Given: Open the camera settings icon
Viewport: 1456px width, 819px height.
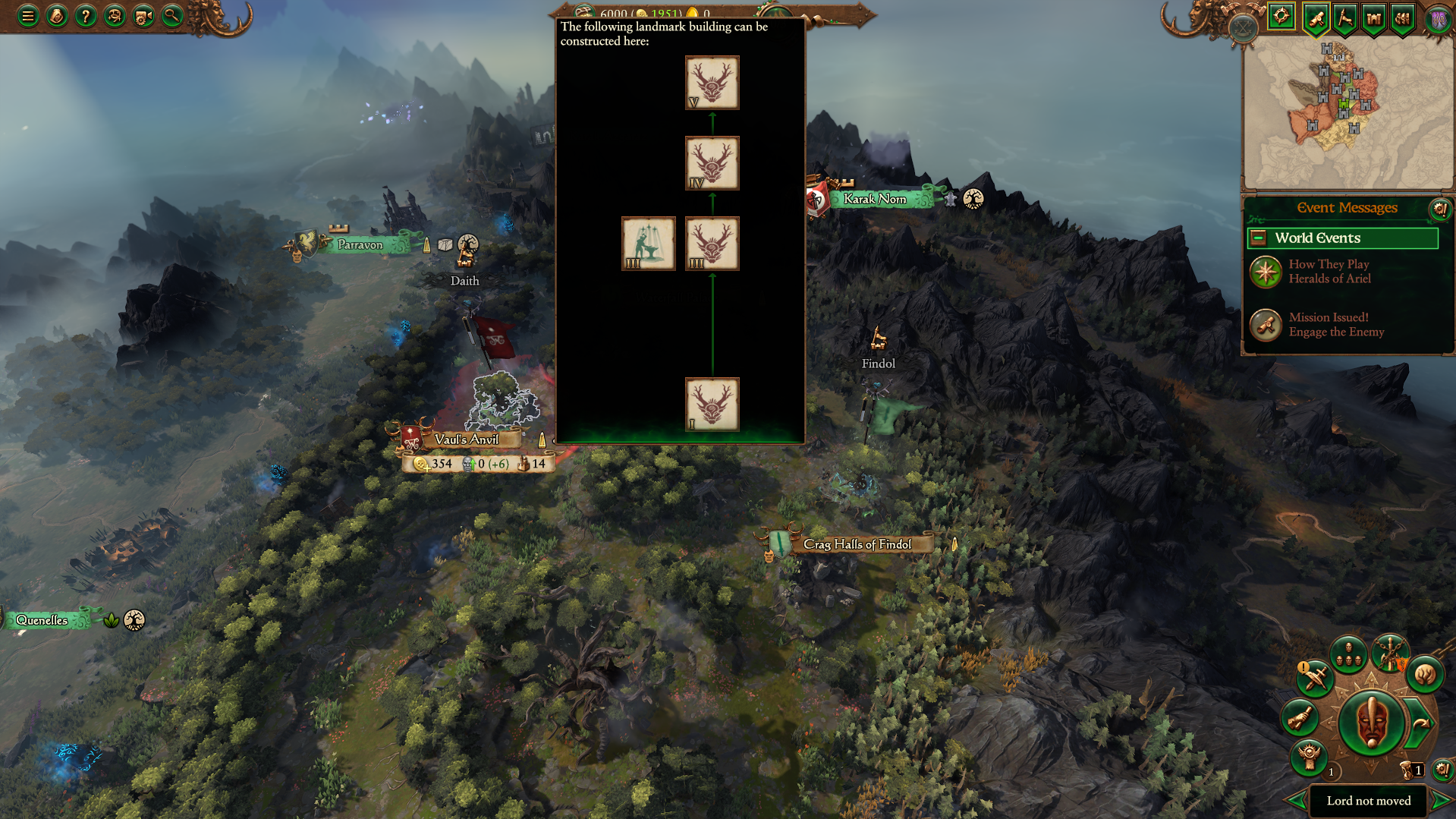Looking at the screenshot, I should pos(143,15).
